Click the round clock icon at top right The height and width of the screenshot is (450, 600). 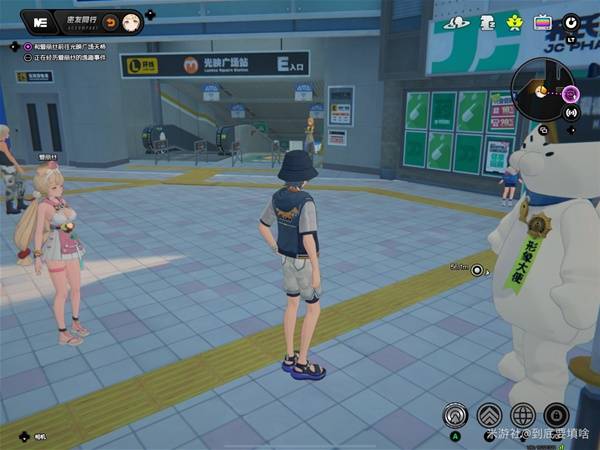571,21
